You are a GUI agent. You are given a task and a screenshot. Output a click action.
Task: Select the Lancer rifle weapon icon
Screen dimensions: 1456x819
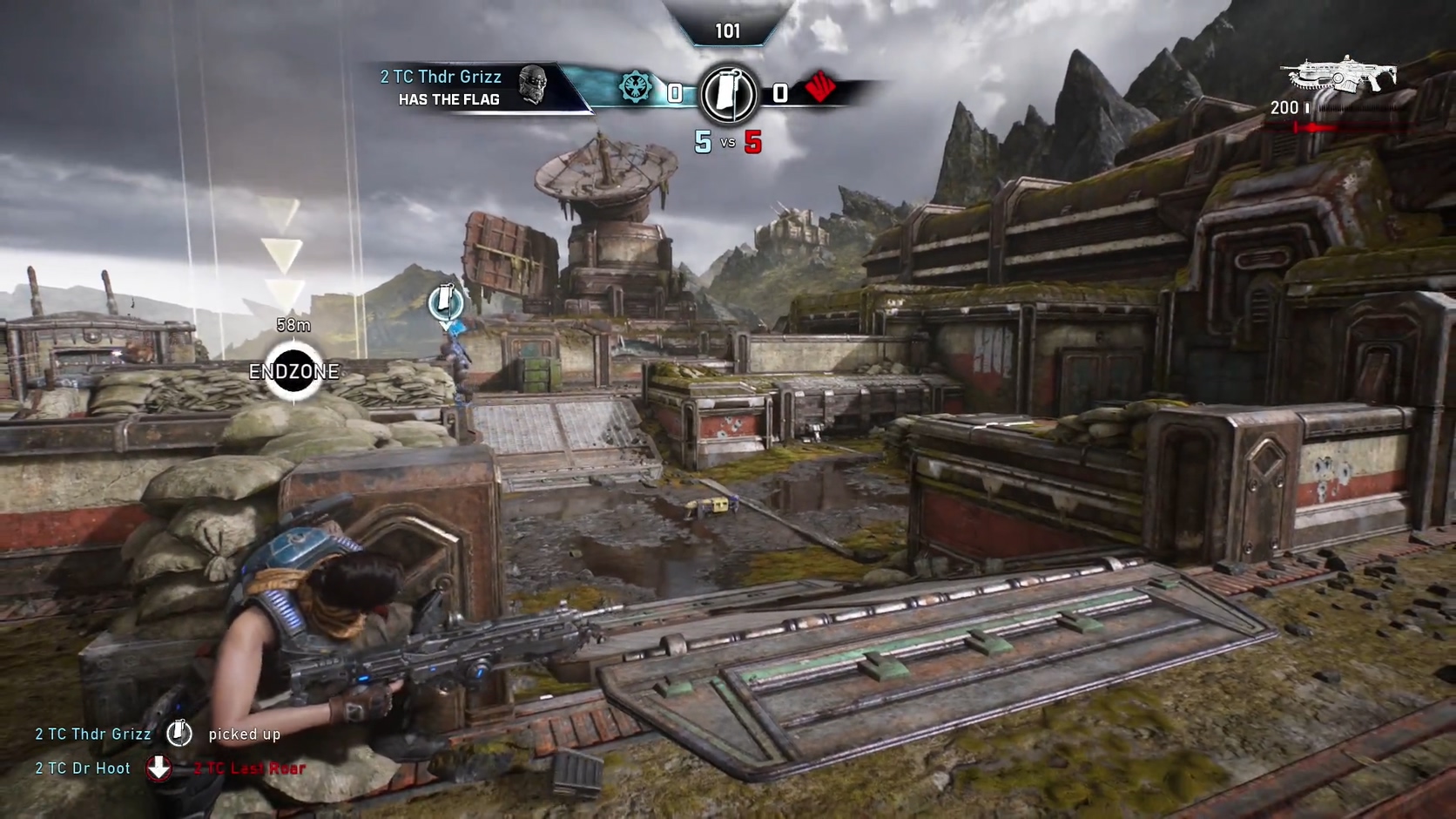(x=1343, y=76)
